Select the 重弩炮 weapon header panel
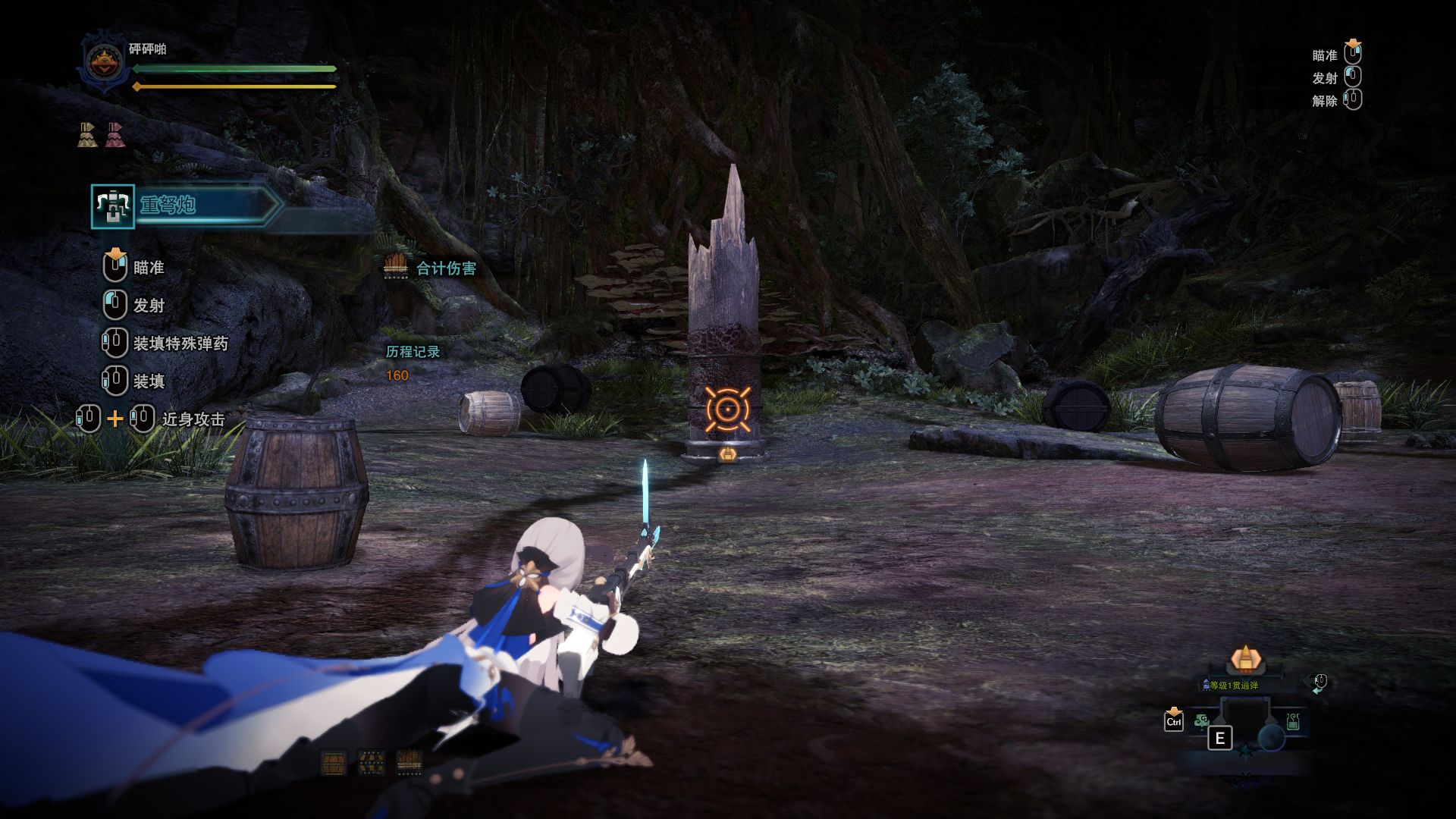 click(x=186, y=206)
